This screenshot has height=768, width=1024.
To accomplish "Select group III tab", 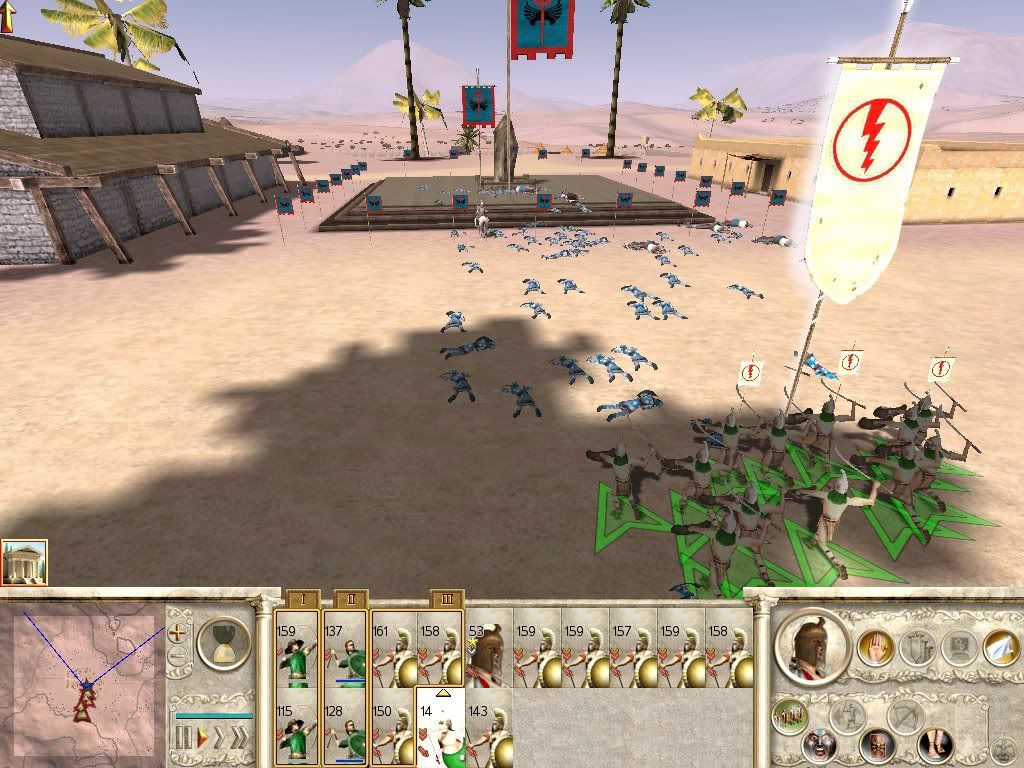I will click(x=446, y=599).
